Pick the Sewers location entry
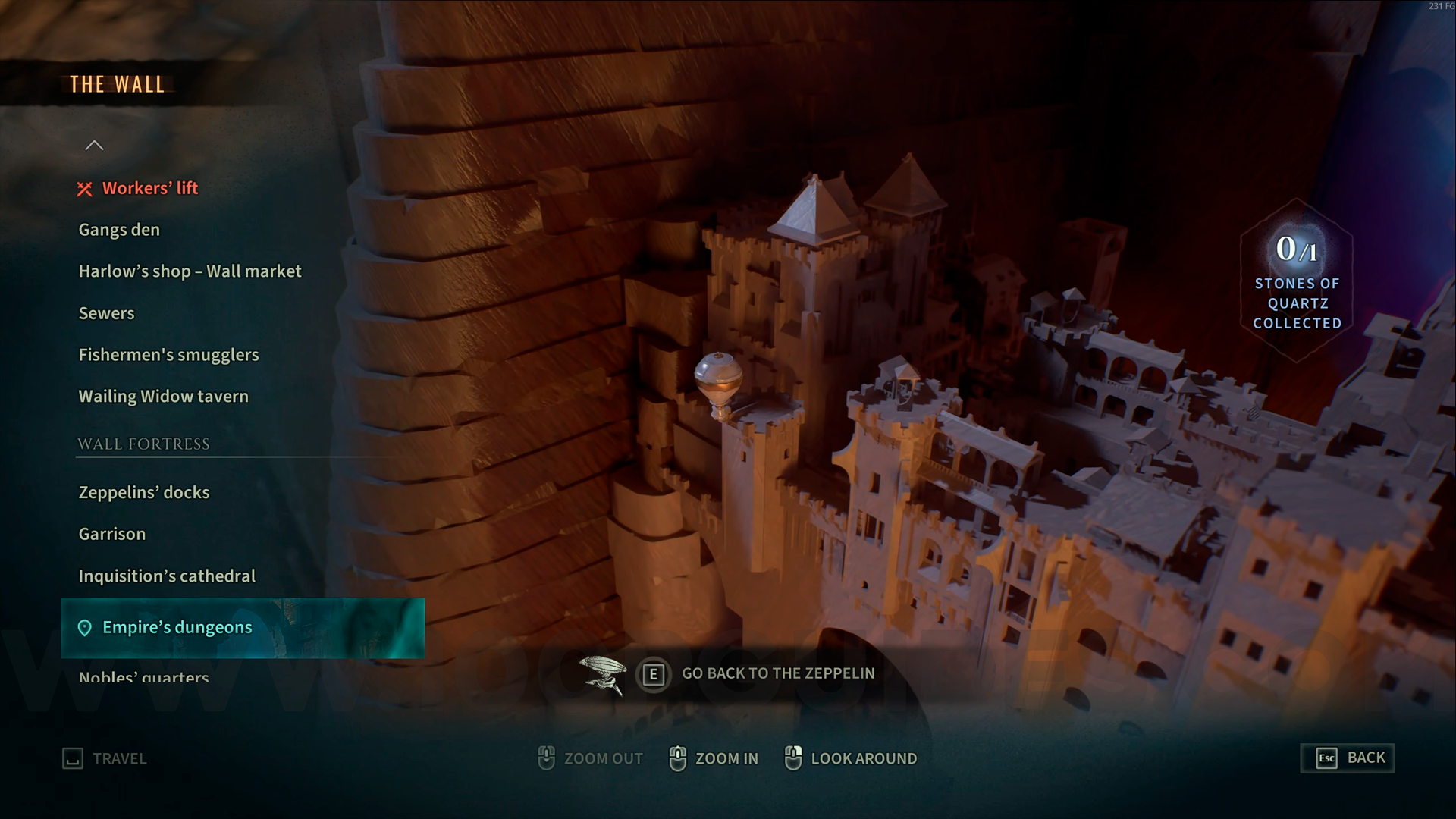The height and width of the screenshot is (819, 1456). (106, 313)
